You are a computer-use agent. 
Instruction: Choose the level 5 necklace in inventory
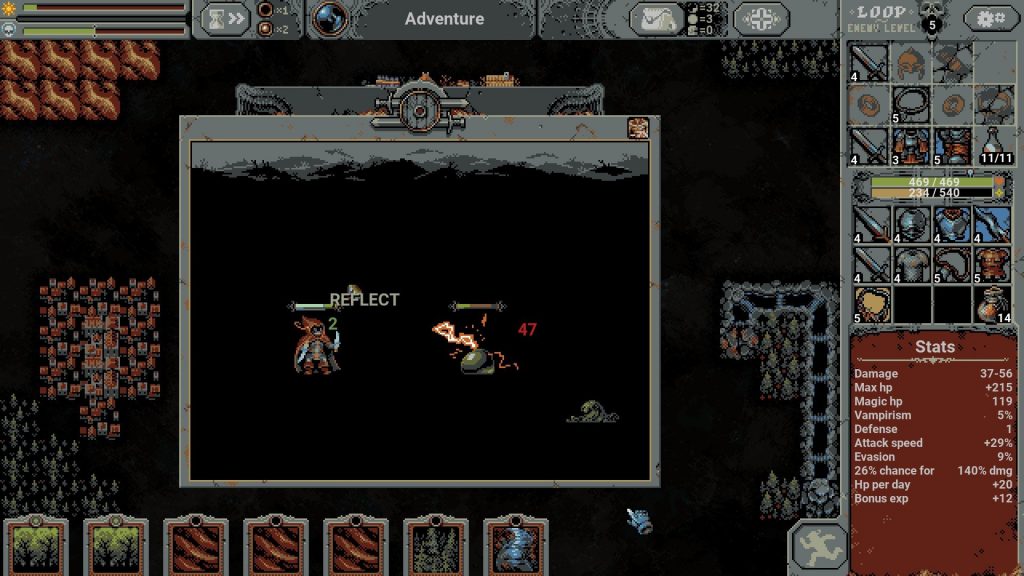pyautogui.click(x=952, y=265)
